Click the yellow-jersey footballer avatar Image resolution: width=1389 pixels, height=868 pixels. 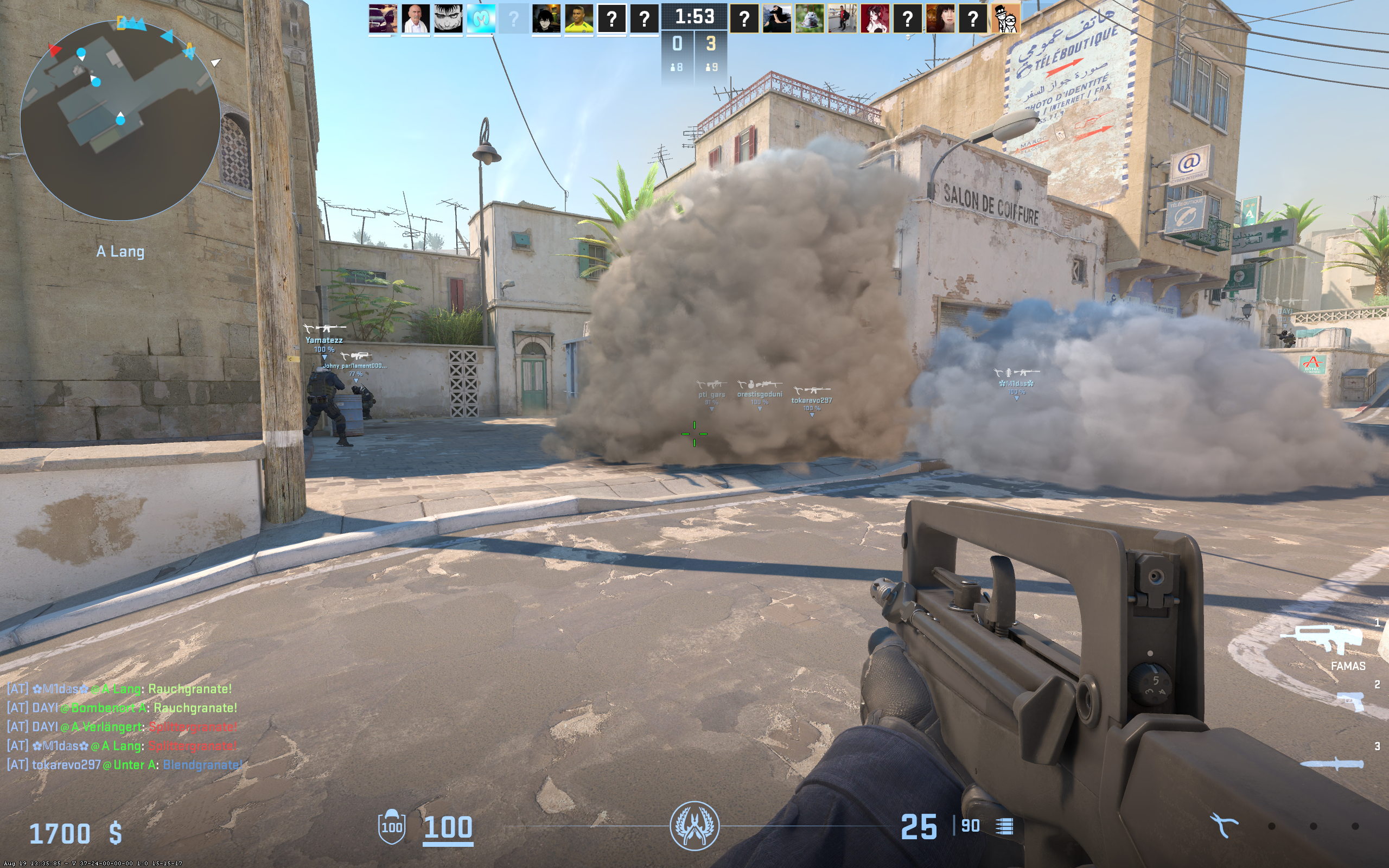[578, 19]
